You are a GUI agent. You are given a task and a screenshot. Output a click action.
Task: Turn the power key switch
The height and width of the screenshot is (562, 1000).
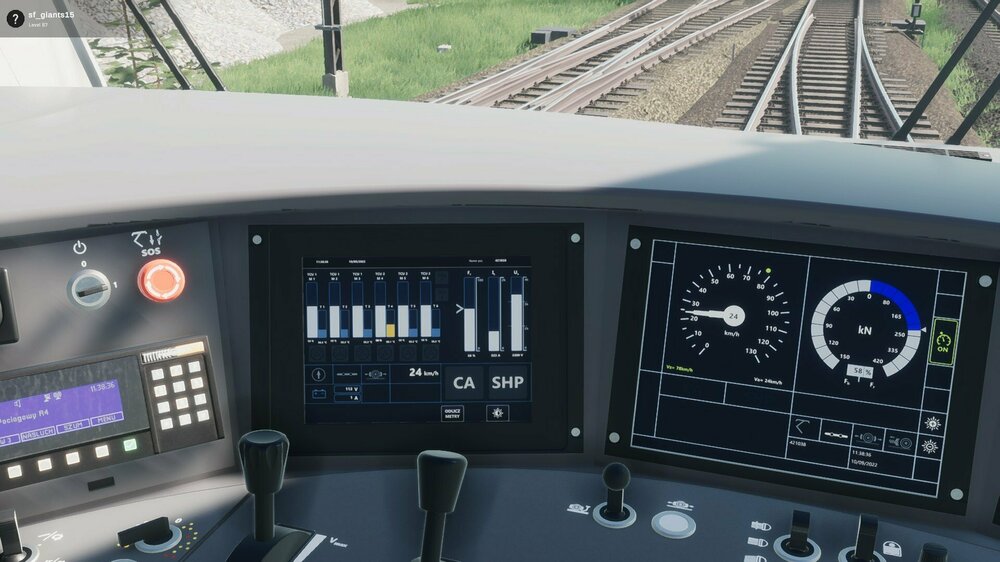coord(89,289)
